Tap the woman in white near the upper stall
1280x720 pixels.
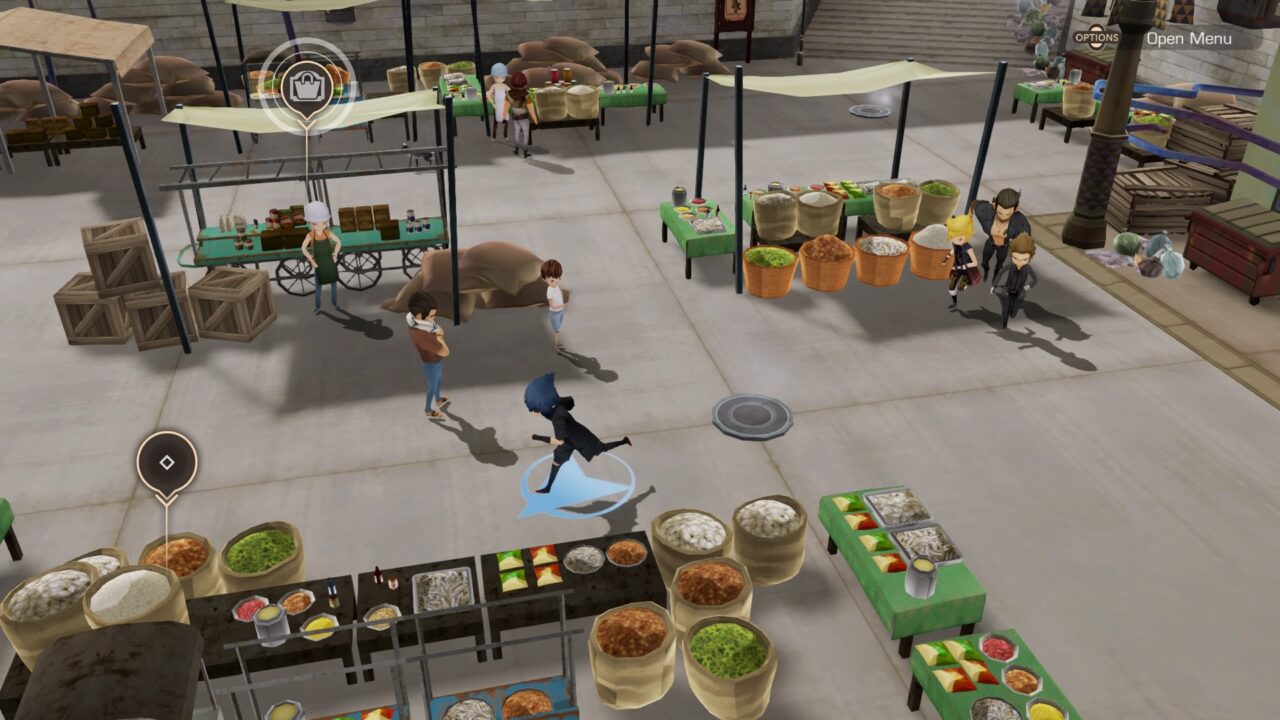coord(500,95)
